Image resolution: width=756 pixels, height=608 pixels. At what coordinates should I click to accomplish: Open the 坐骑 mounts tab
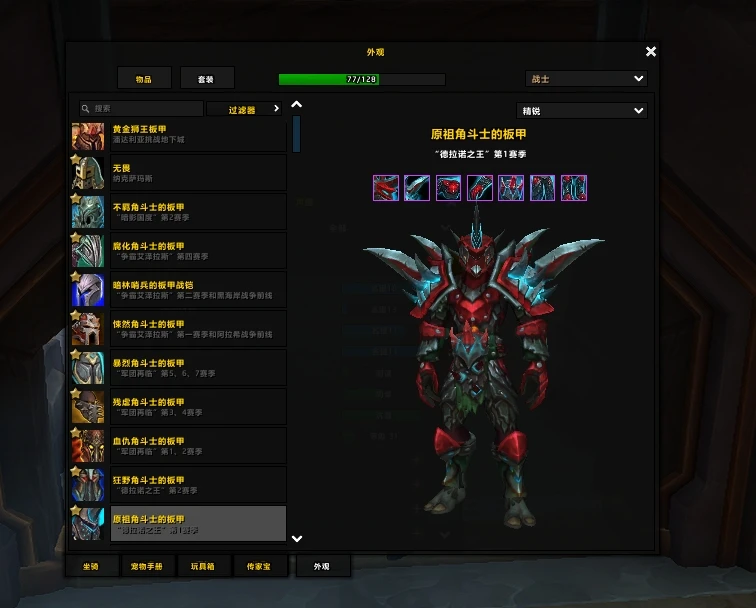[x=90, y=566]
